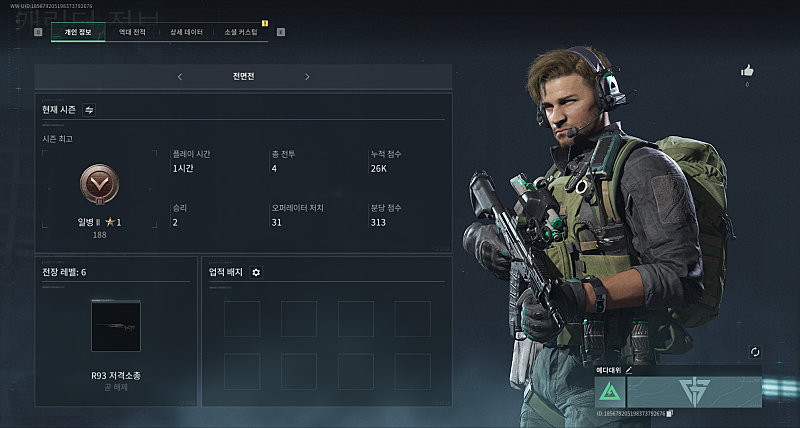
Task: Go to the 소셜 커스텀 tab
Action: (241, 32)
